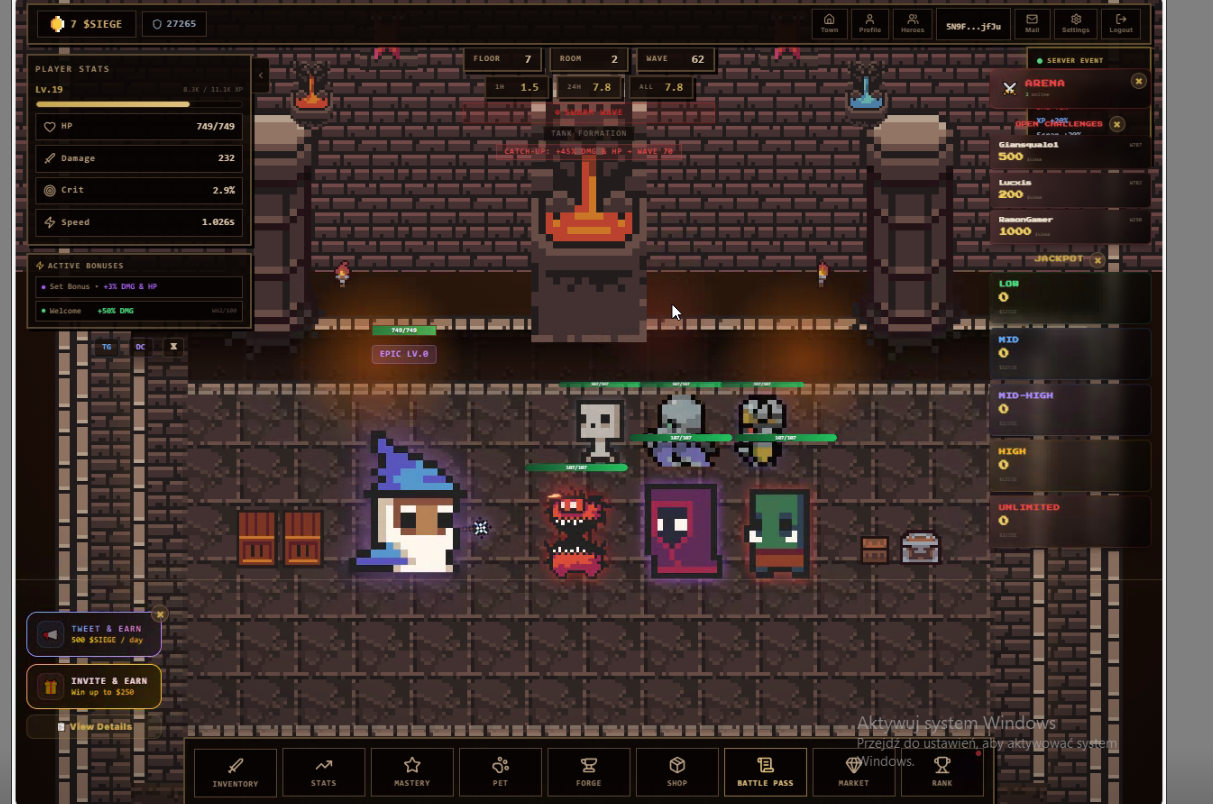Open the Tweet & Earn offer

pyautogui.click(x=94, y=634)
